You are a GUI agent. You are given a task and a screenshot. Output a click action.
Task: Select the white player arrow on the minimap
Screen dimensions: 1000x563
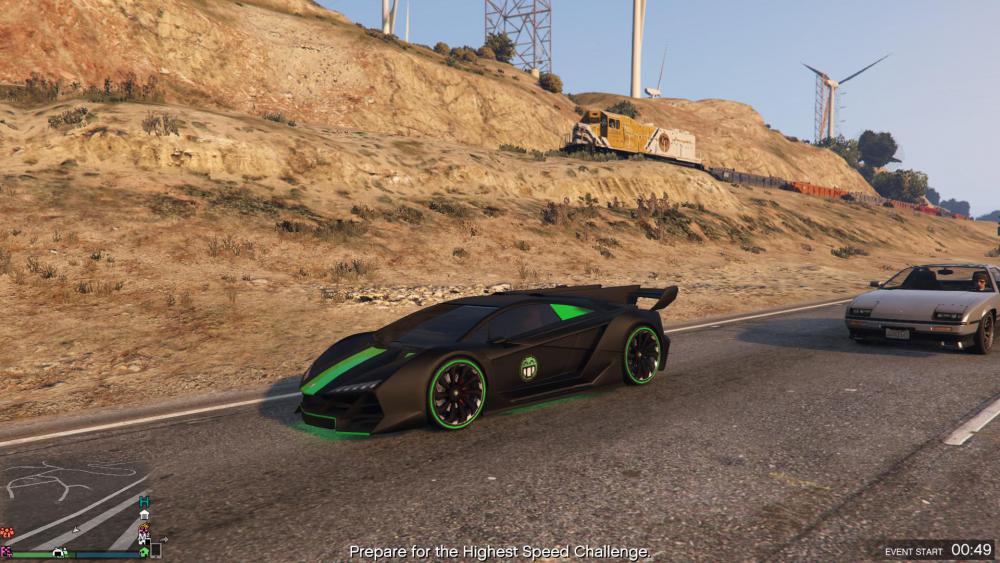click(x=76, y=530)
